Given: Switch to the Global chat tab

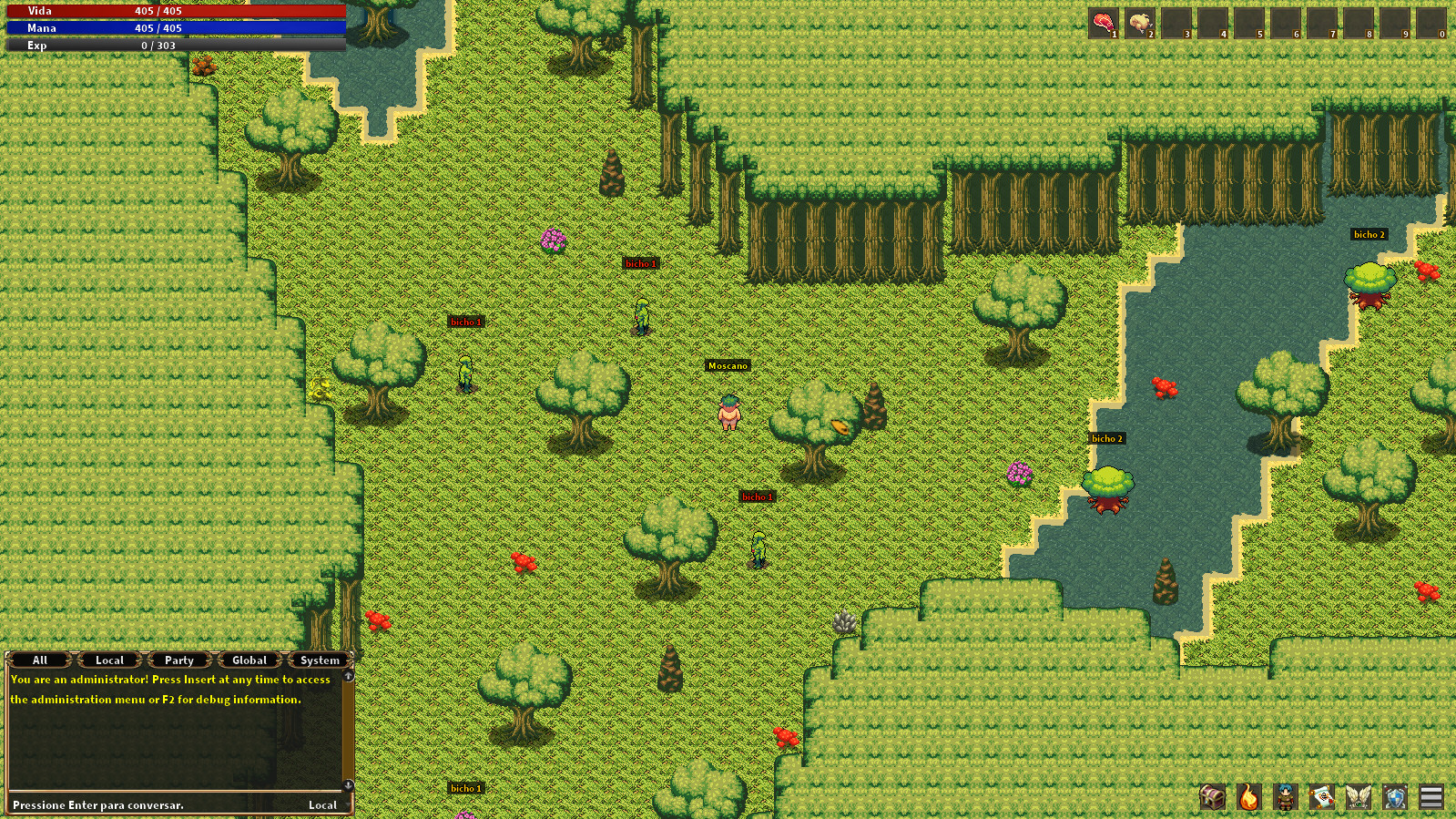Looking at the screenshot, I should (x=248, y=660).
